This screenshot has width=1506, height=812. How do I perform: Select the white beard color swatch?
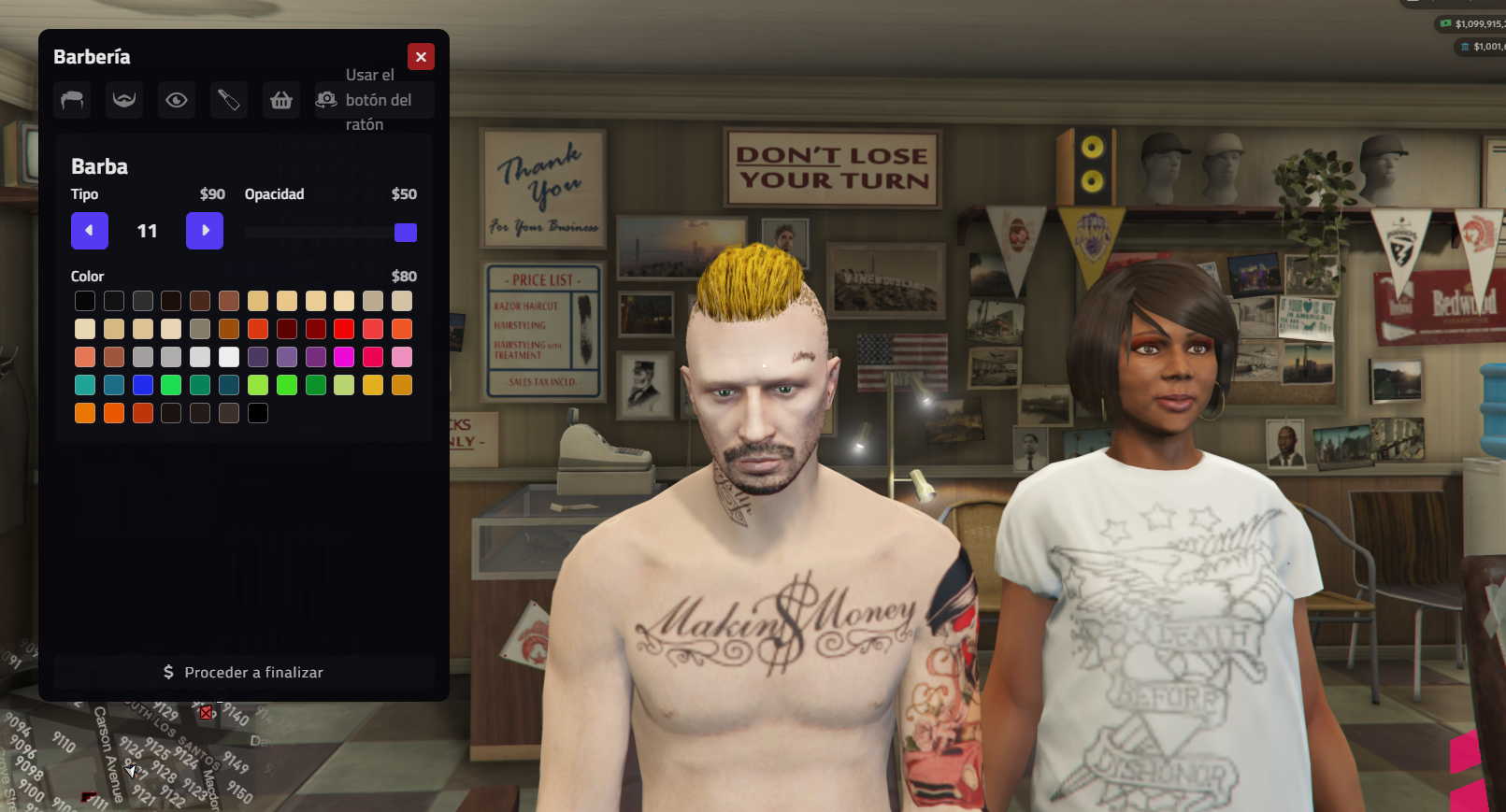tap(229, 357)
